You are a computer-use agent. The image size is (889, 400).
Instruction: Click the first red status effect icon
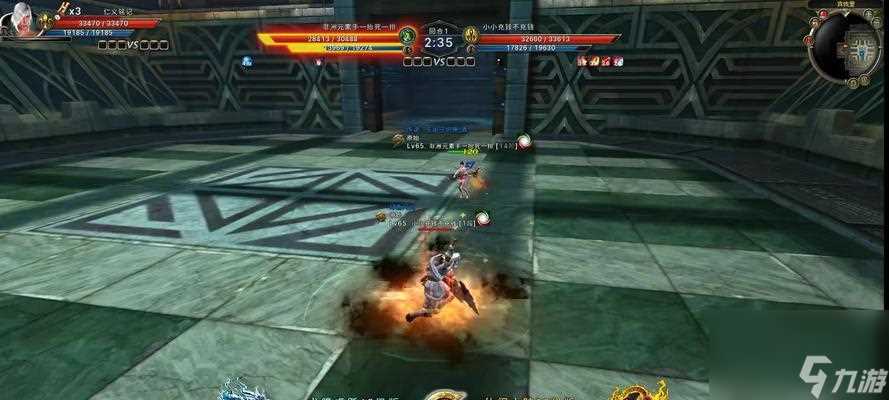click(582, 61)
